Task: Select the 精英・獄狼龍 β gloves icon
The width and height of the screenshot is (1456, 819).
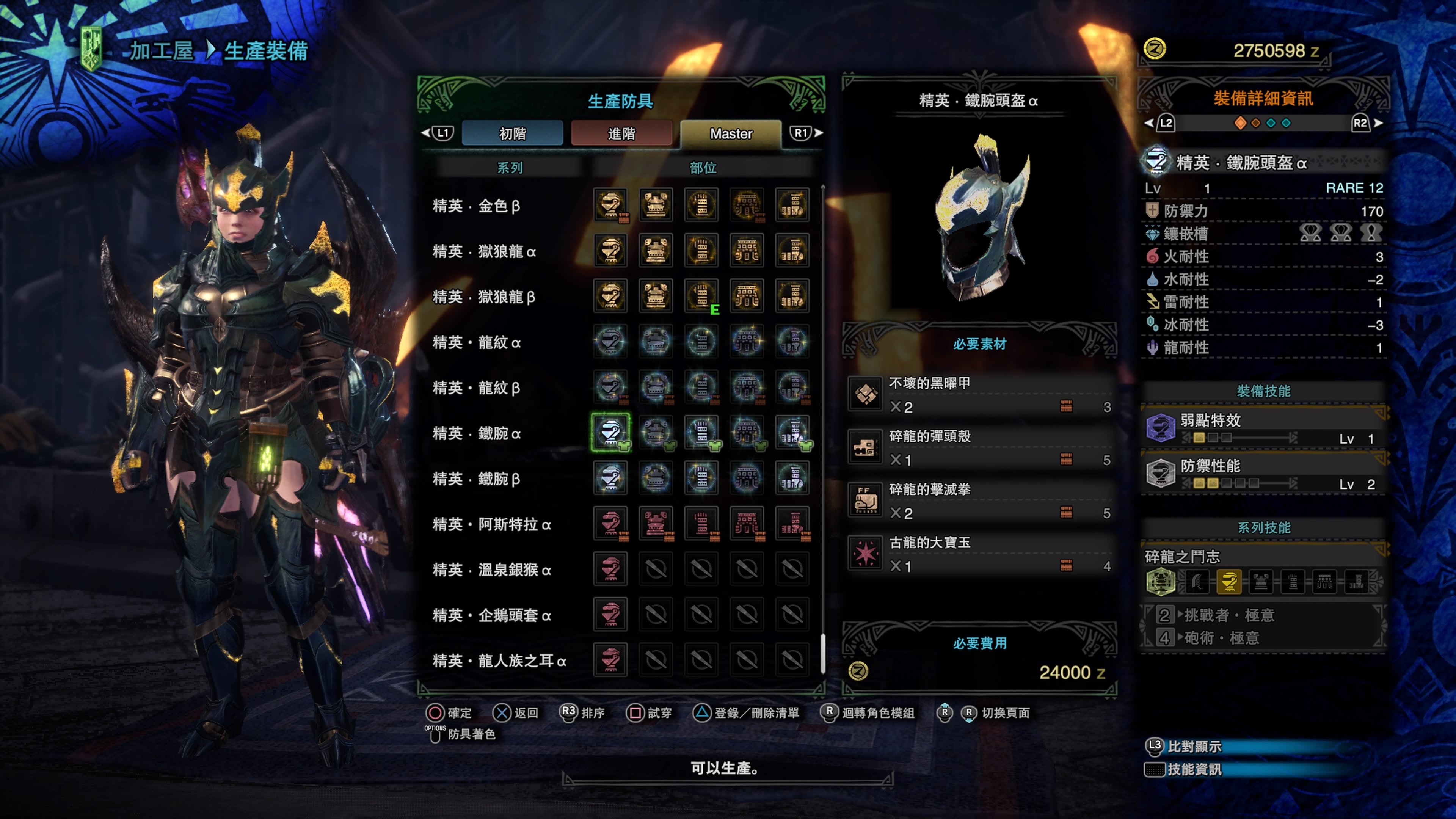Action: 701,296
